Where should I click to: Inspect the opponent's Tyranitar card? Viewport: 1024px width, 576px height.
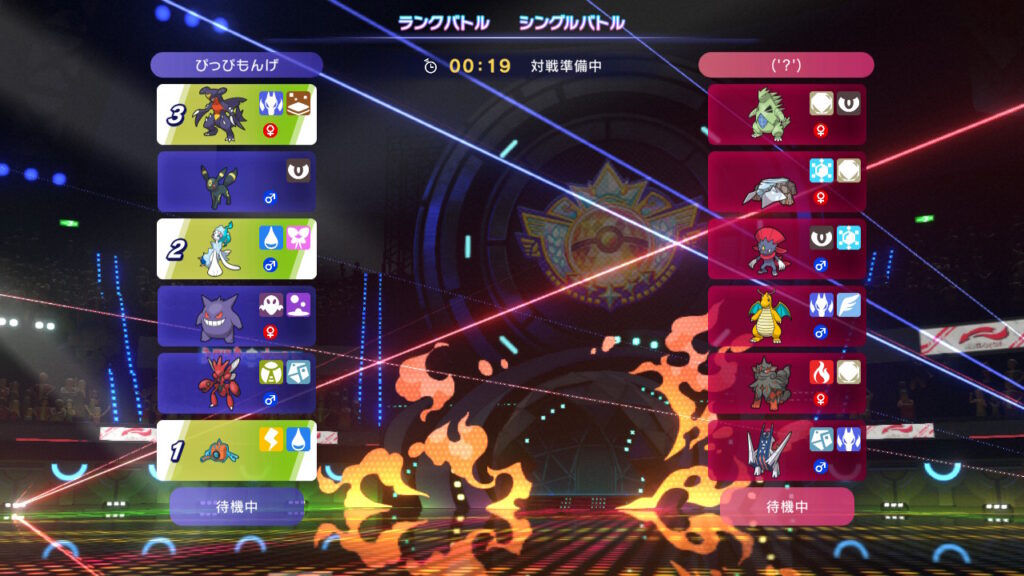(x=786, y=114)
